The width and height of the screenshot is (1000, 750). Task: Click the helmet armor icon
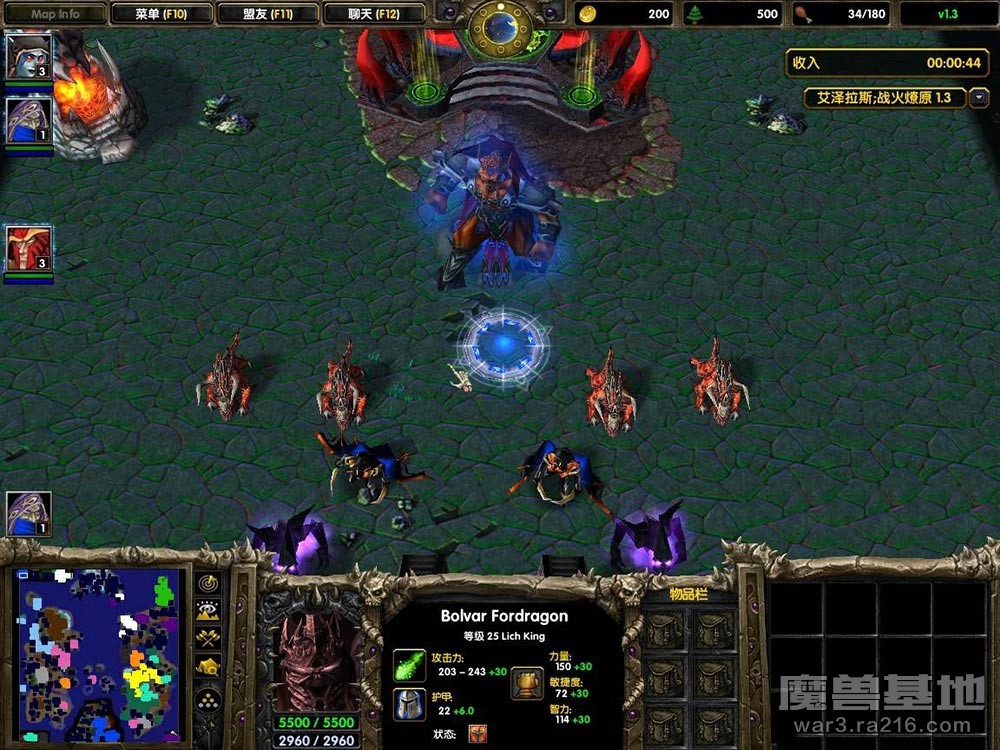tap(409, 703)
